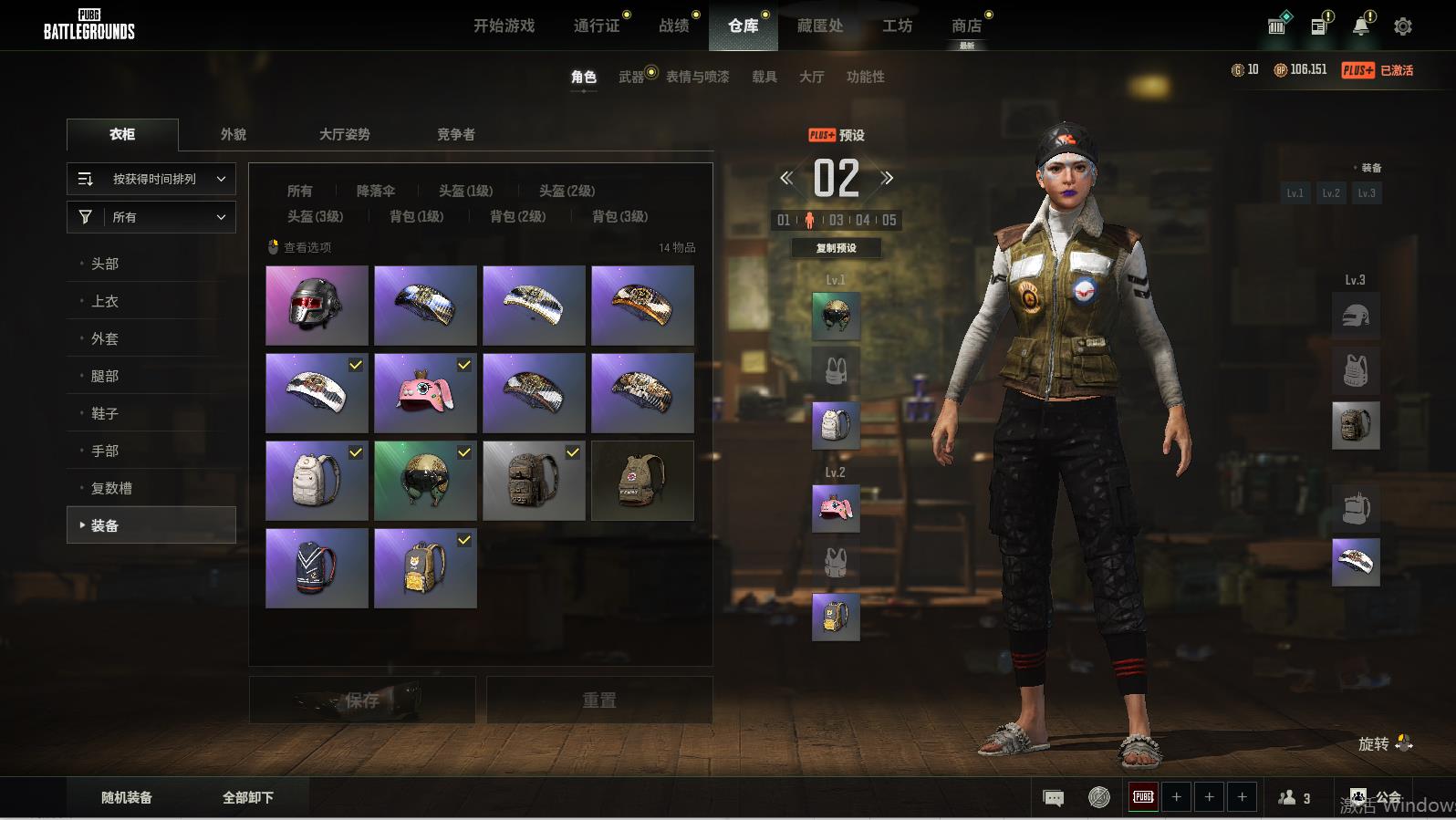1456x820 pixels.
Task: Choose the 鞋子 shoes category
Action: click(105, 413)
